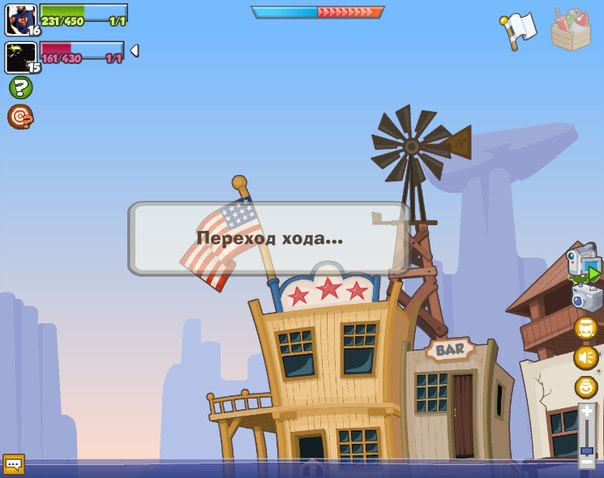
Task: Open the weapons crate inventory
Action: pyautogui.click(x=572, y=28)
